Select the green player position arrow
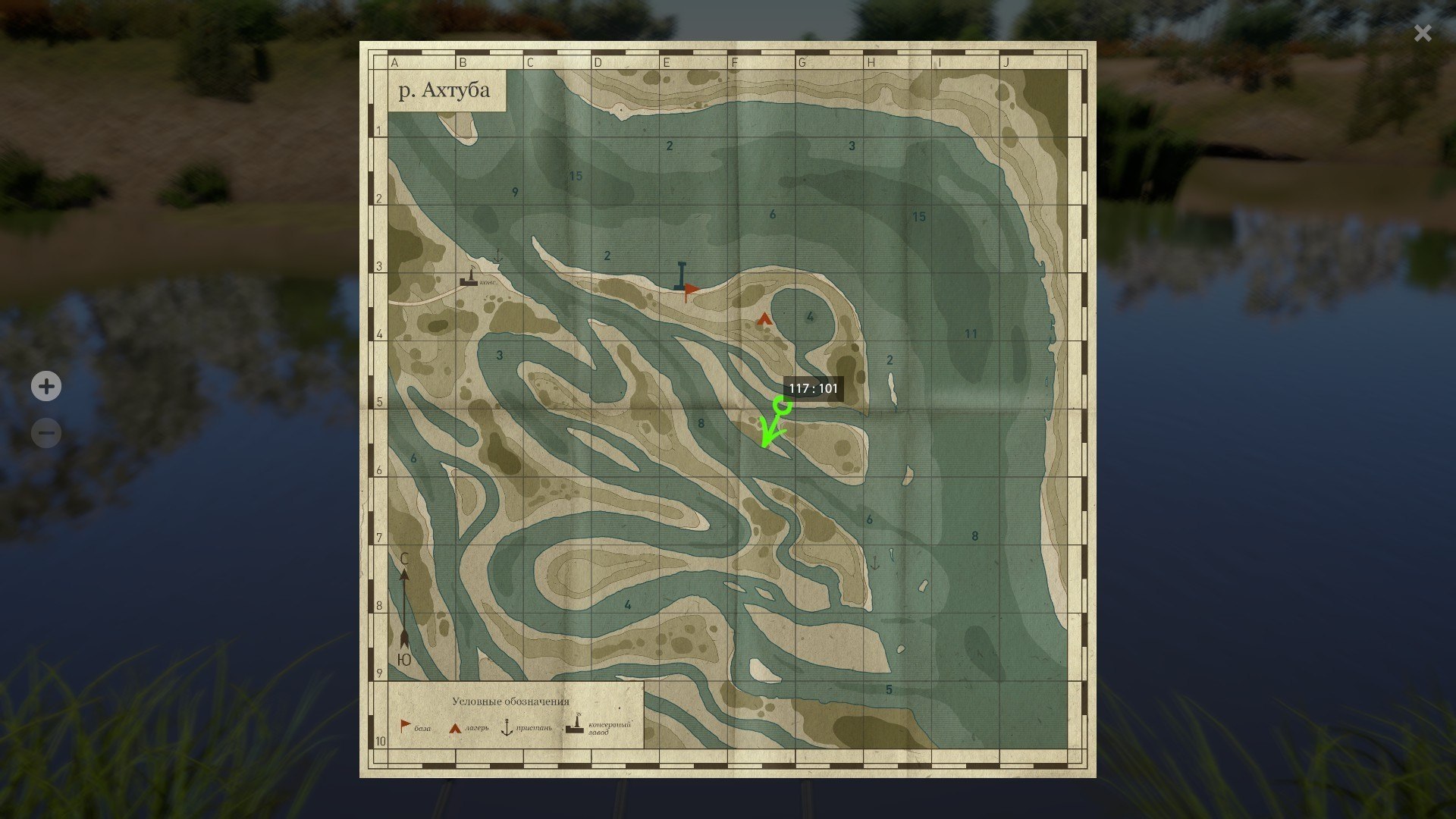 767,434
